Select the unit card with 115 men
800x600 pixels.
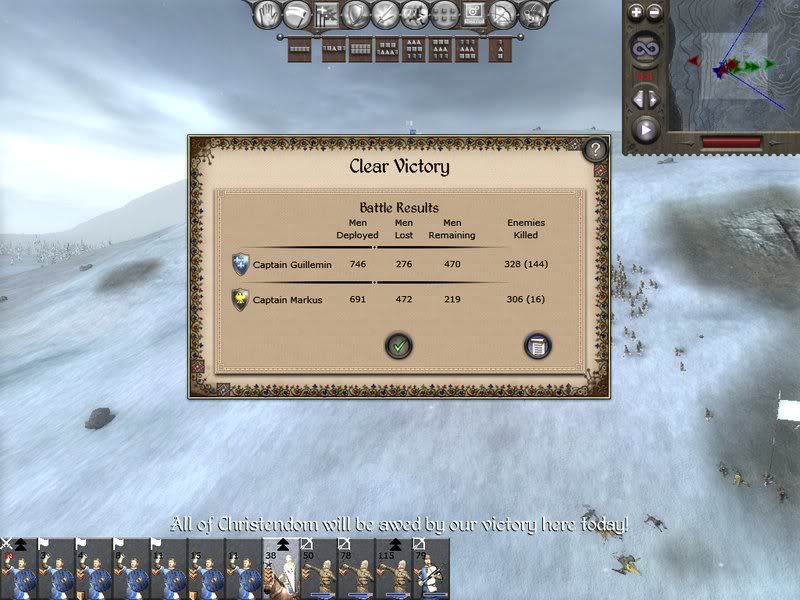pyautogui.click(x=395, y=570)
